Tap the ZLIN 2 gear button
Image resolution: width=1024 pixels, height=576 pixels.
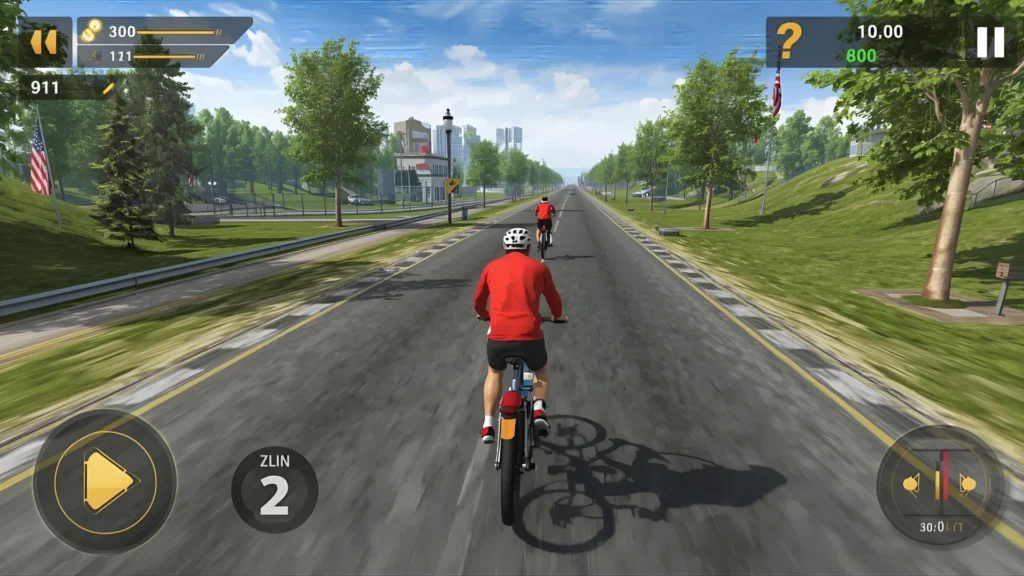click(274, 489)
